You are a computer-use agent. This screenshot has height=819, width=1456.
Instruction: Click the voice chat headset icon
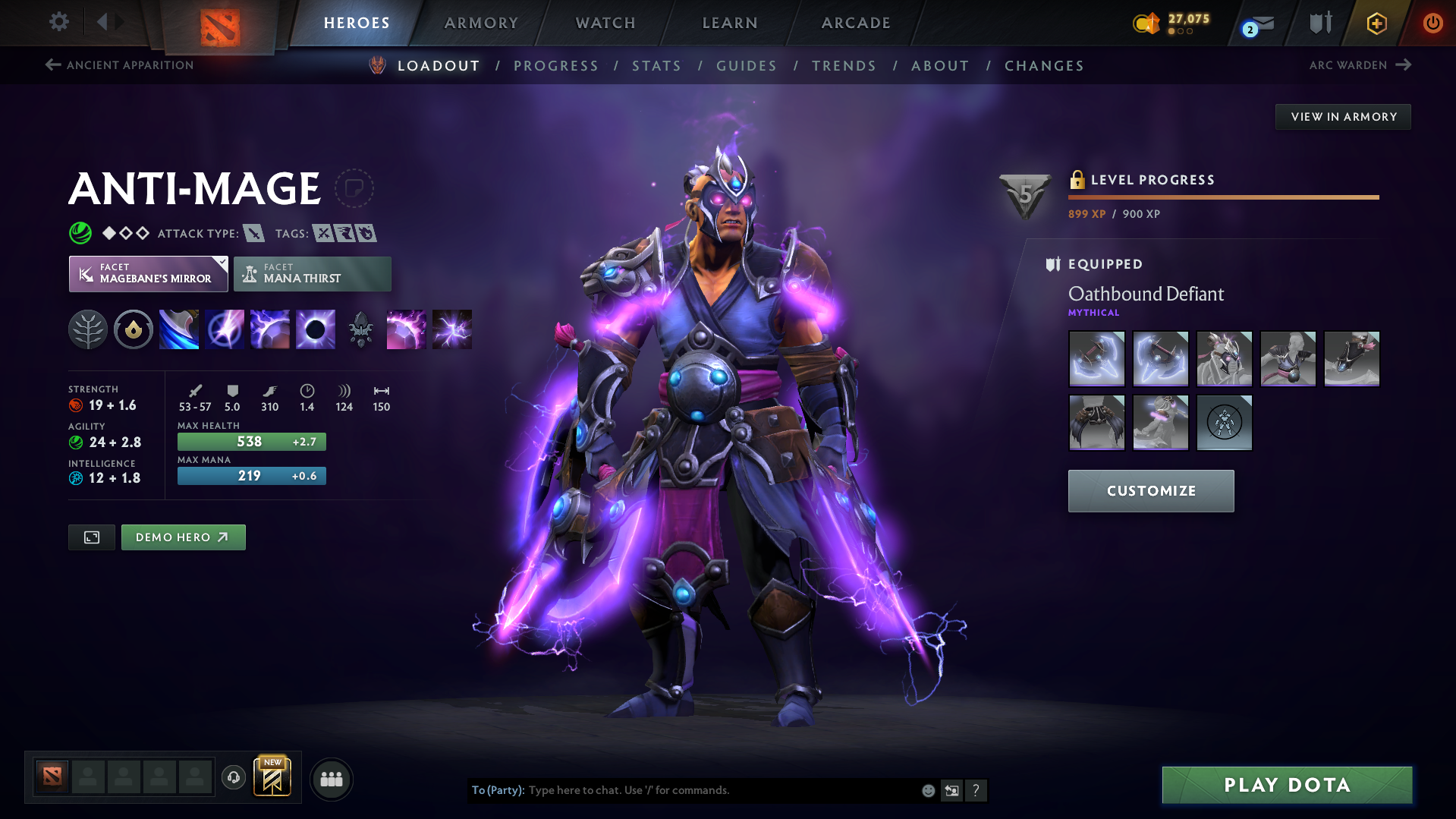click(x=233, y=779)
